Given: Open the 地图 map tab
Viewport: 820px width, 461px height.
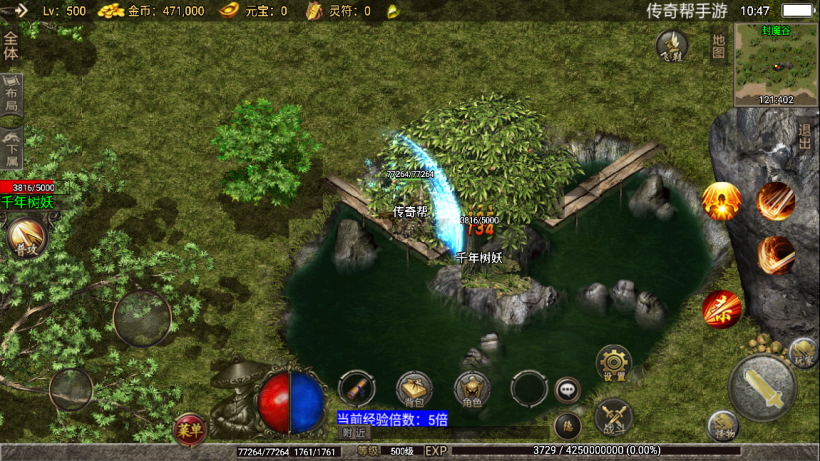Looking at the screenshot, I should (718, 46).
